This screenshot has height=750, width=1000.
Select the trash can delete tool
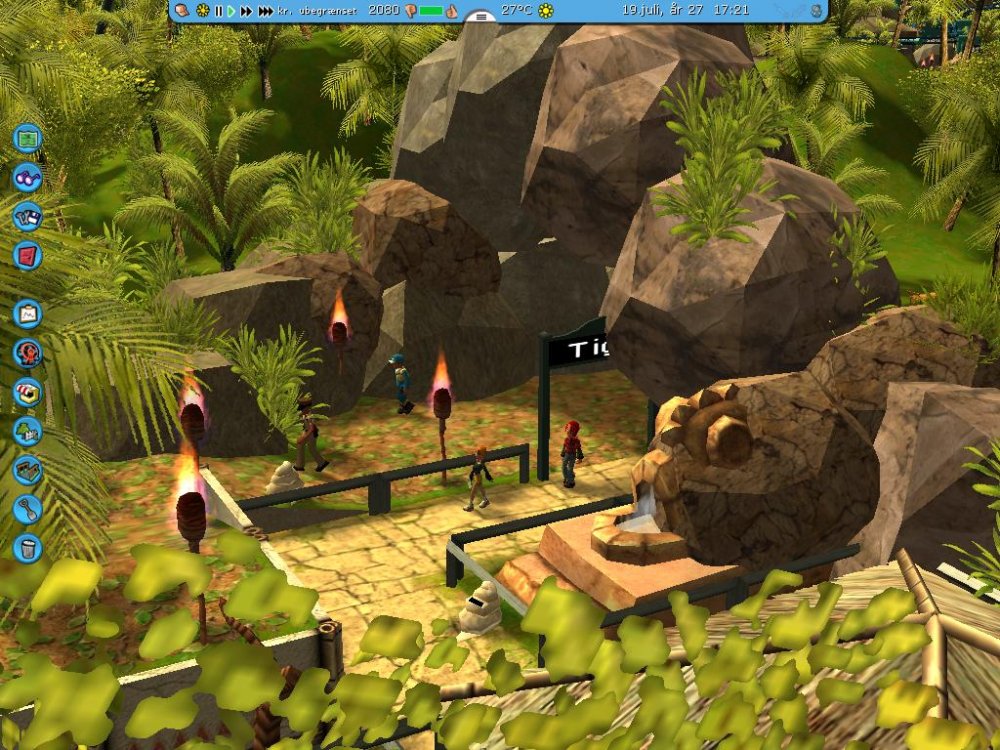tap(28, 548)
